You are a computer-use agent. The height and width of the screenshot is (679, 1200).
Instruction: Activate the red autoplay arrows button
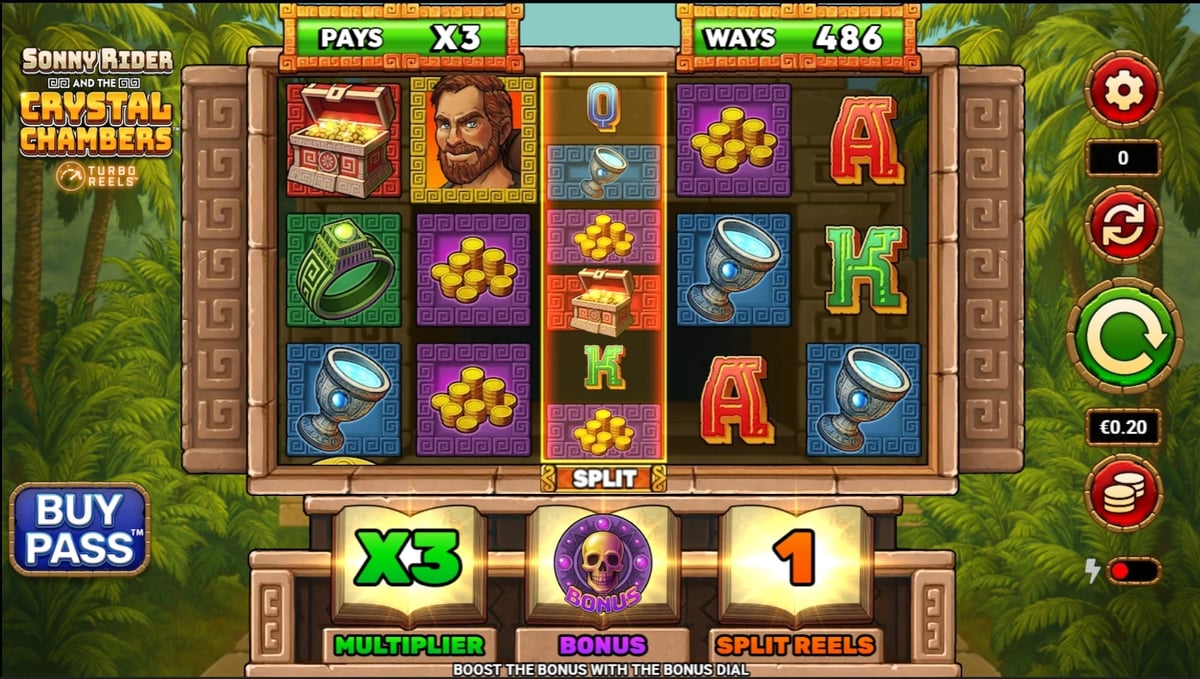(1123, 224)
